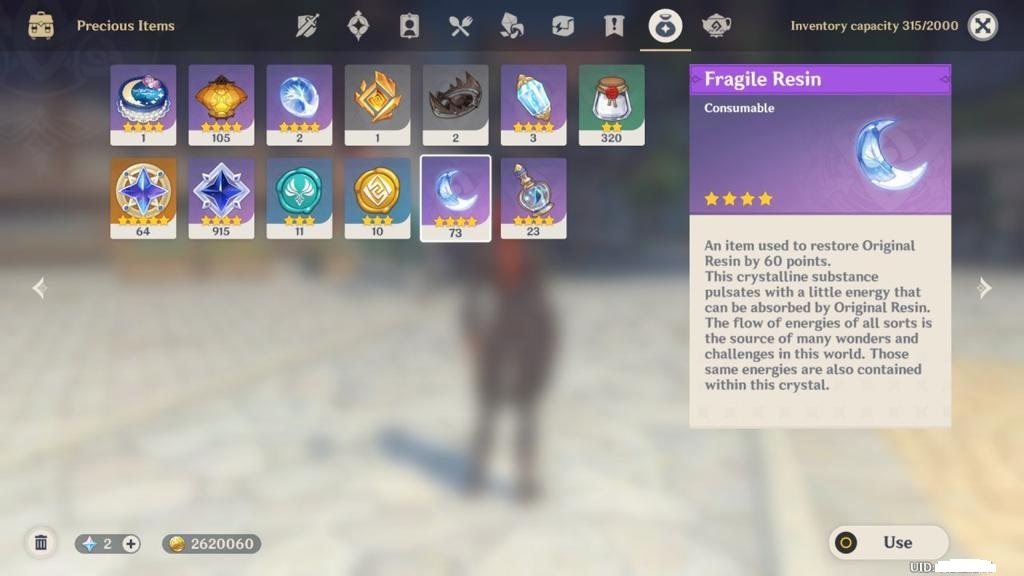1024x576 pixels.
Task: Pick the golden lantern item with 105
Action: [221, 104]
